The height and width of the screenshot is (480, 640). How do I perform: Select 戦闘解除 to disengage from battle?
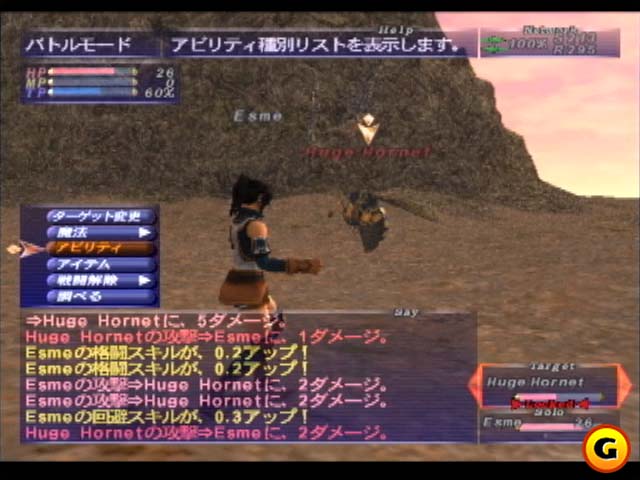pyautogui.click(x=100, y=281)
